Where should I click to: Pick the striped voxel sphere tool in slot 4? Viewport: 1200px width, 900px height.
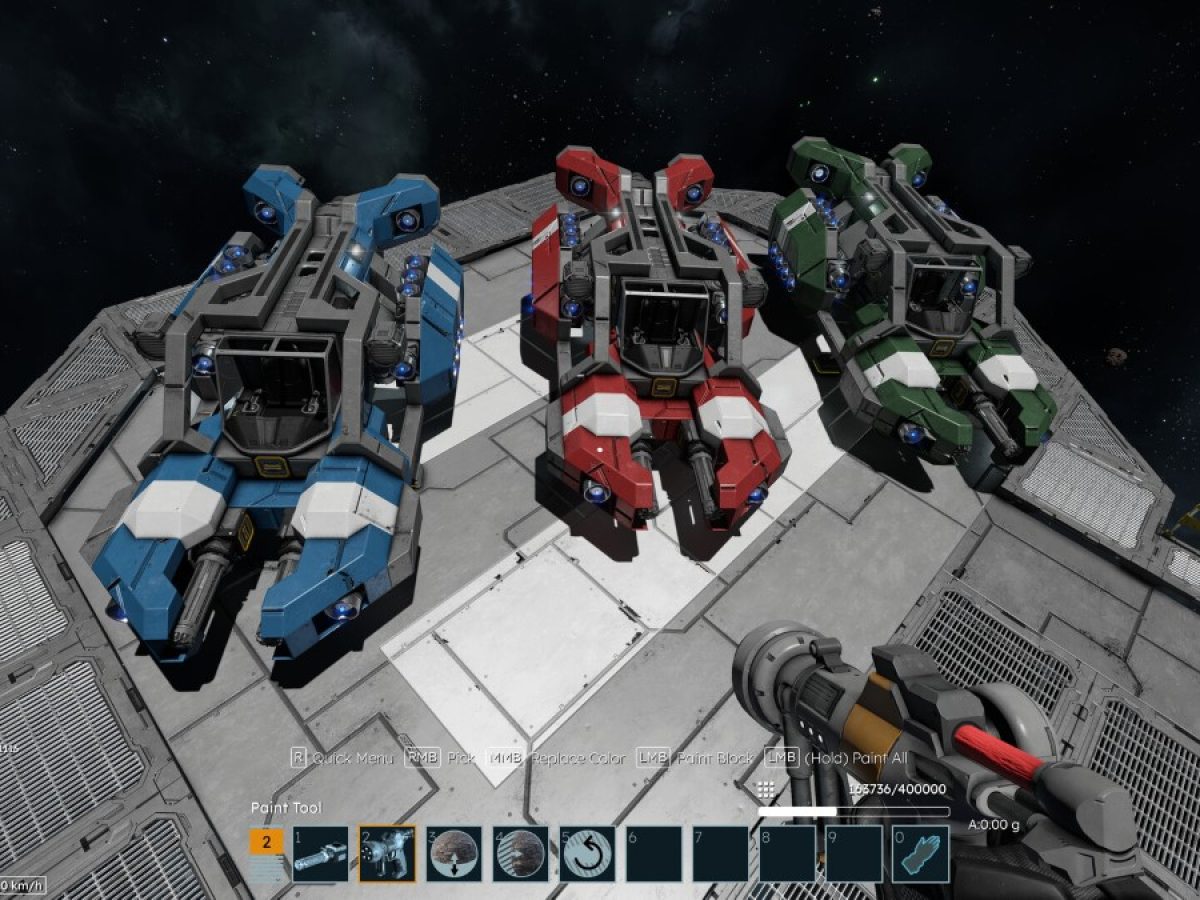[x=520, y=854]
